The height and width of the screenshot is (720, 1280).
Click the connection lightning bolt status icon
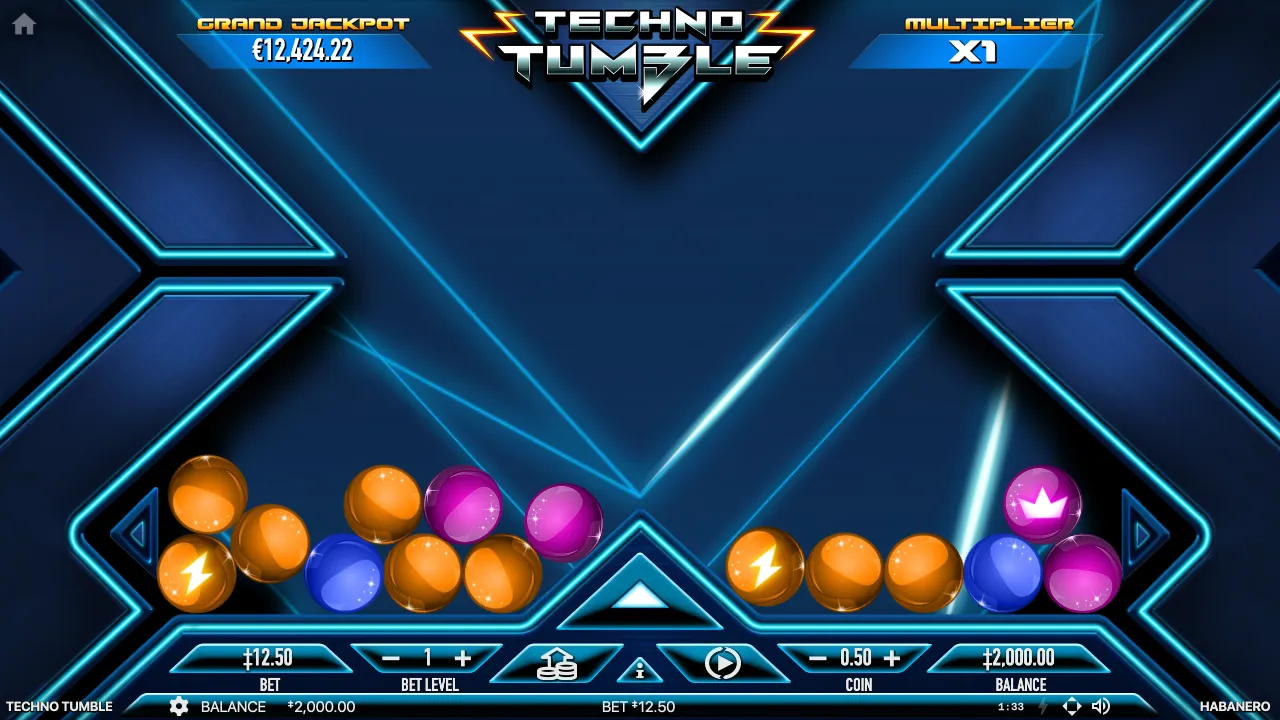[x=1044, y=706]
